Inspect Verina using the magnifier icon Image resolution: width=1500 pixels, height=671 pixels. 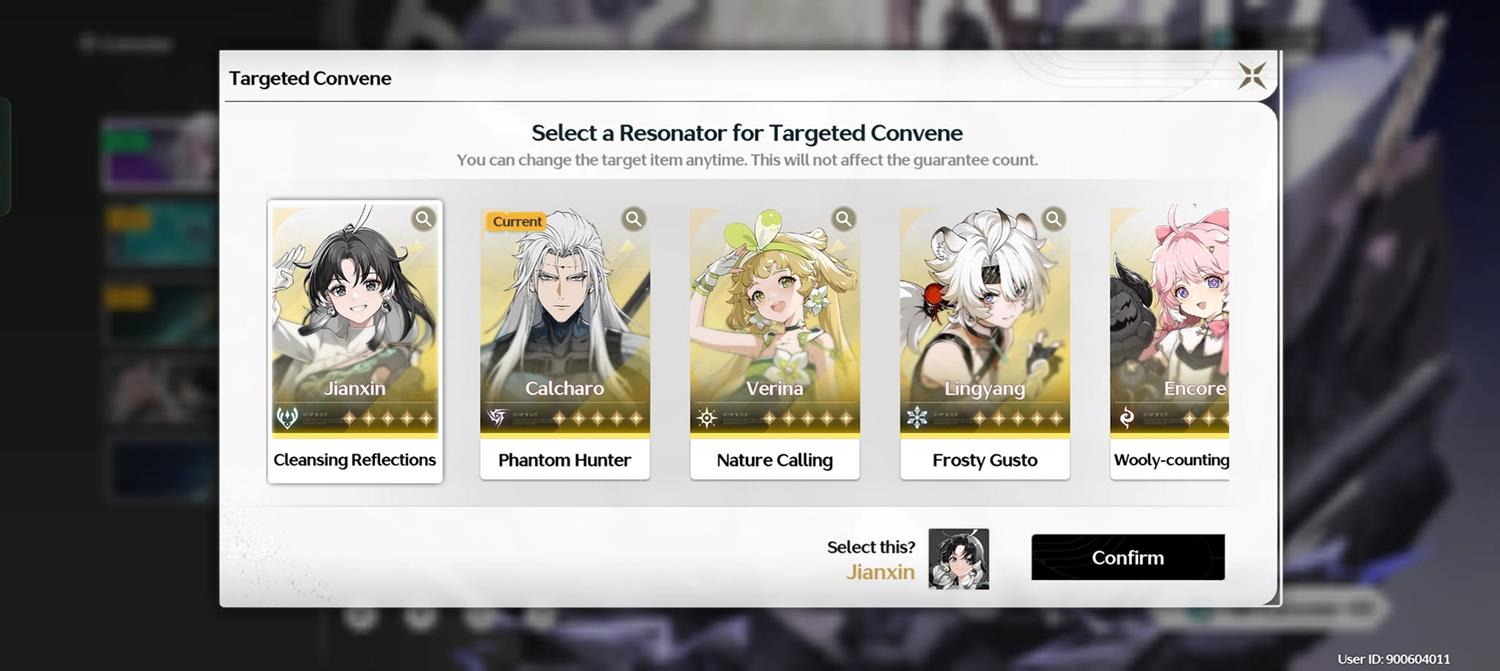click(844, 219)
